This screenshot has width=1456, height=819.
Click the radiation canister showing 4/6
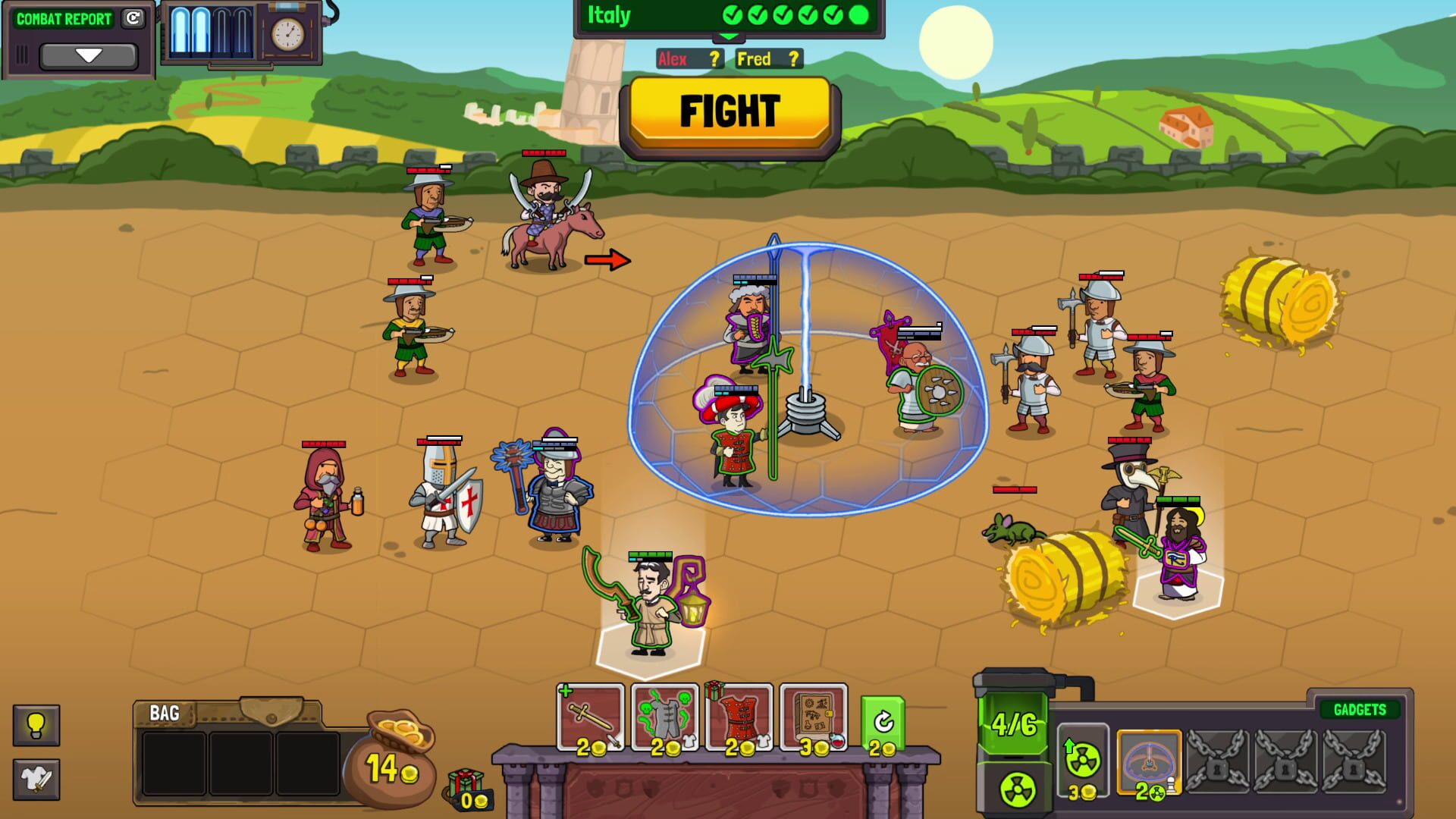[1014, 724]
